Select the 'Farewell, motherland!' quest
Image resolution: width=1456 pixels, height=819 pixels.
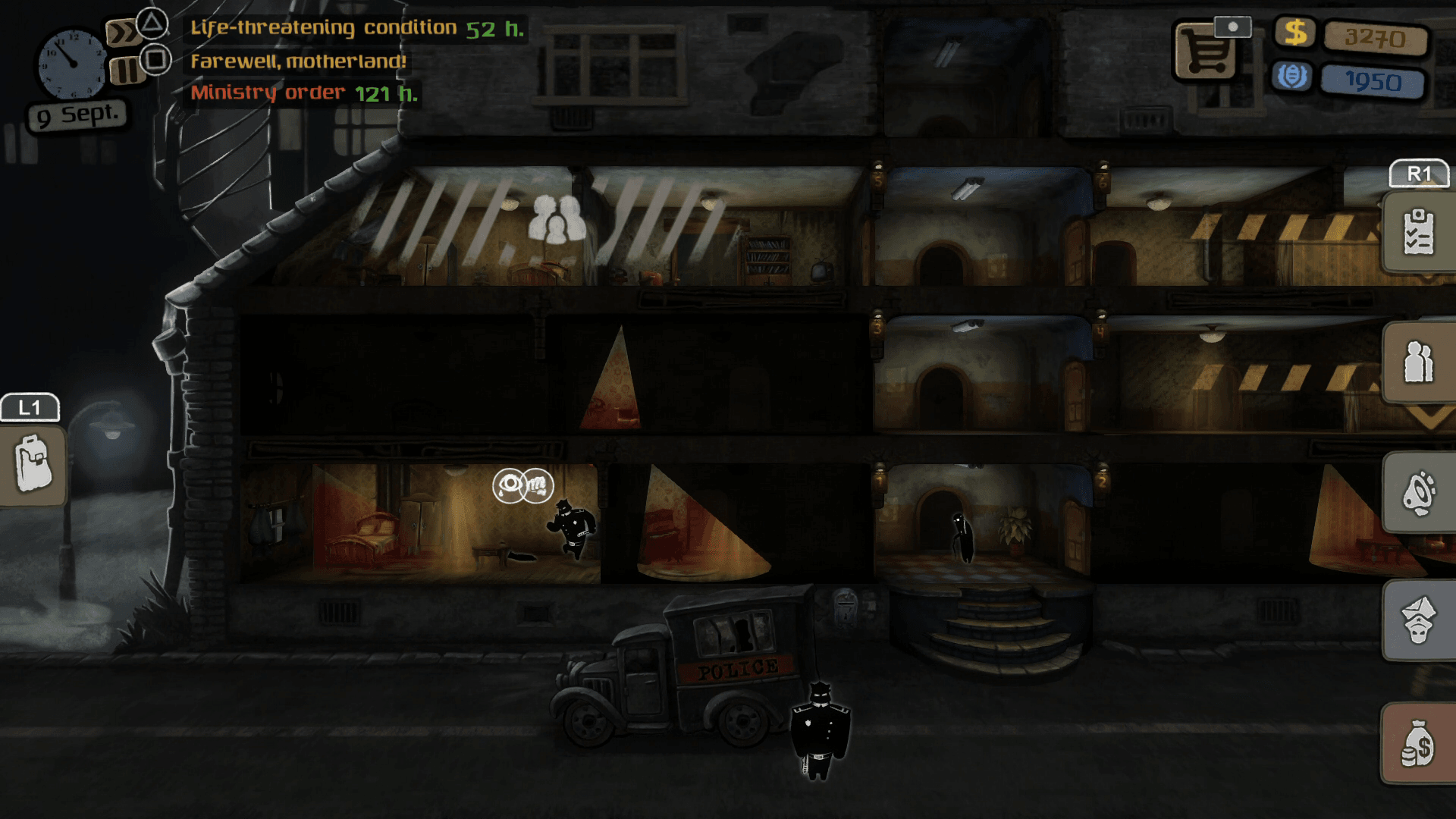point(298,61)
